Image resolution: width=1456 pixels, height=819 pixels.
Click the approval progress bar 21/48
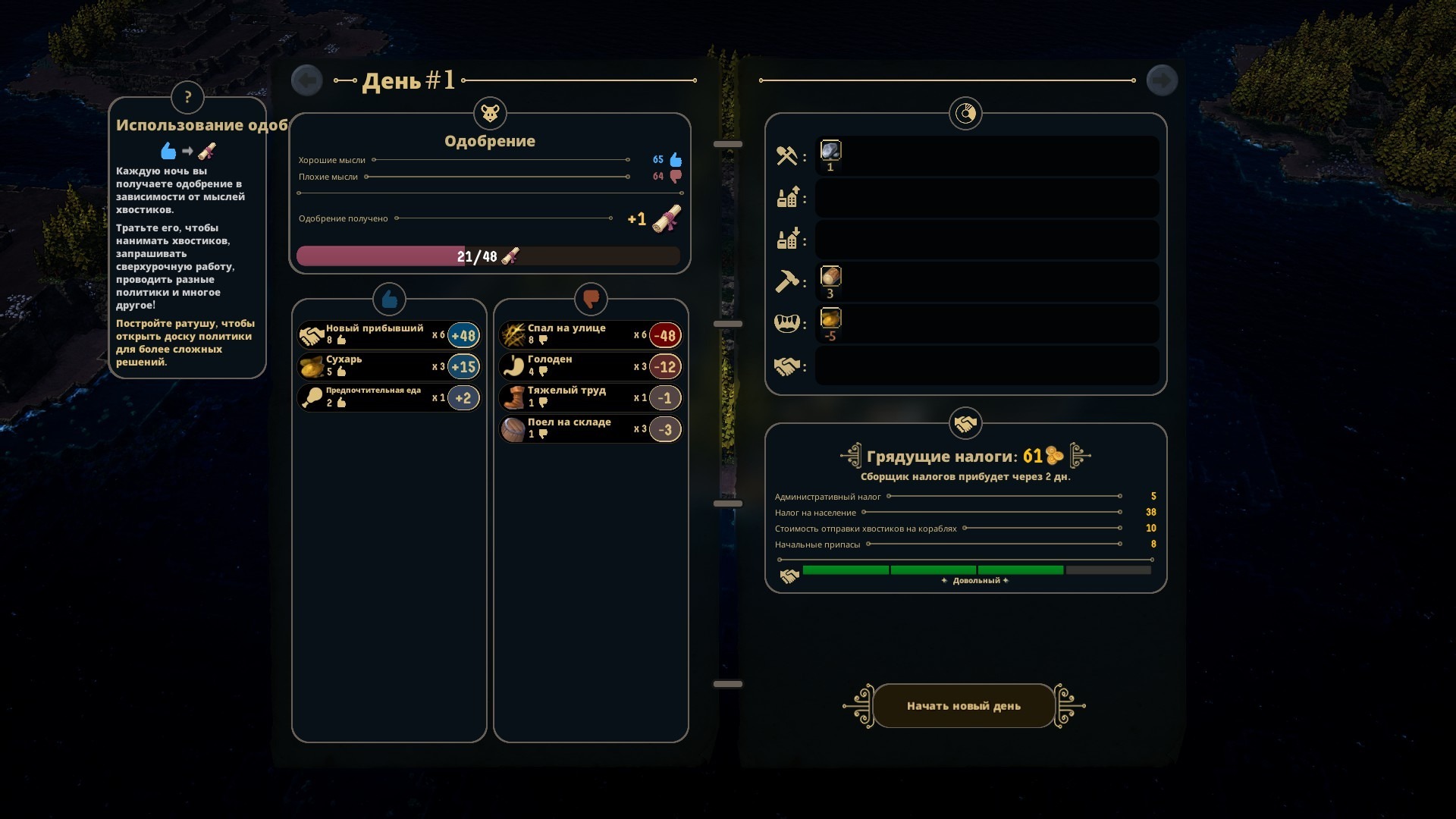(x=488, y=256)
